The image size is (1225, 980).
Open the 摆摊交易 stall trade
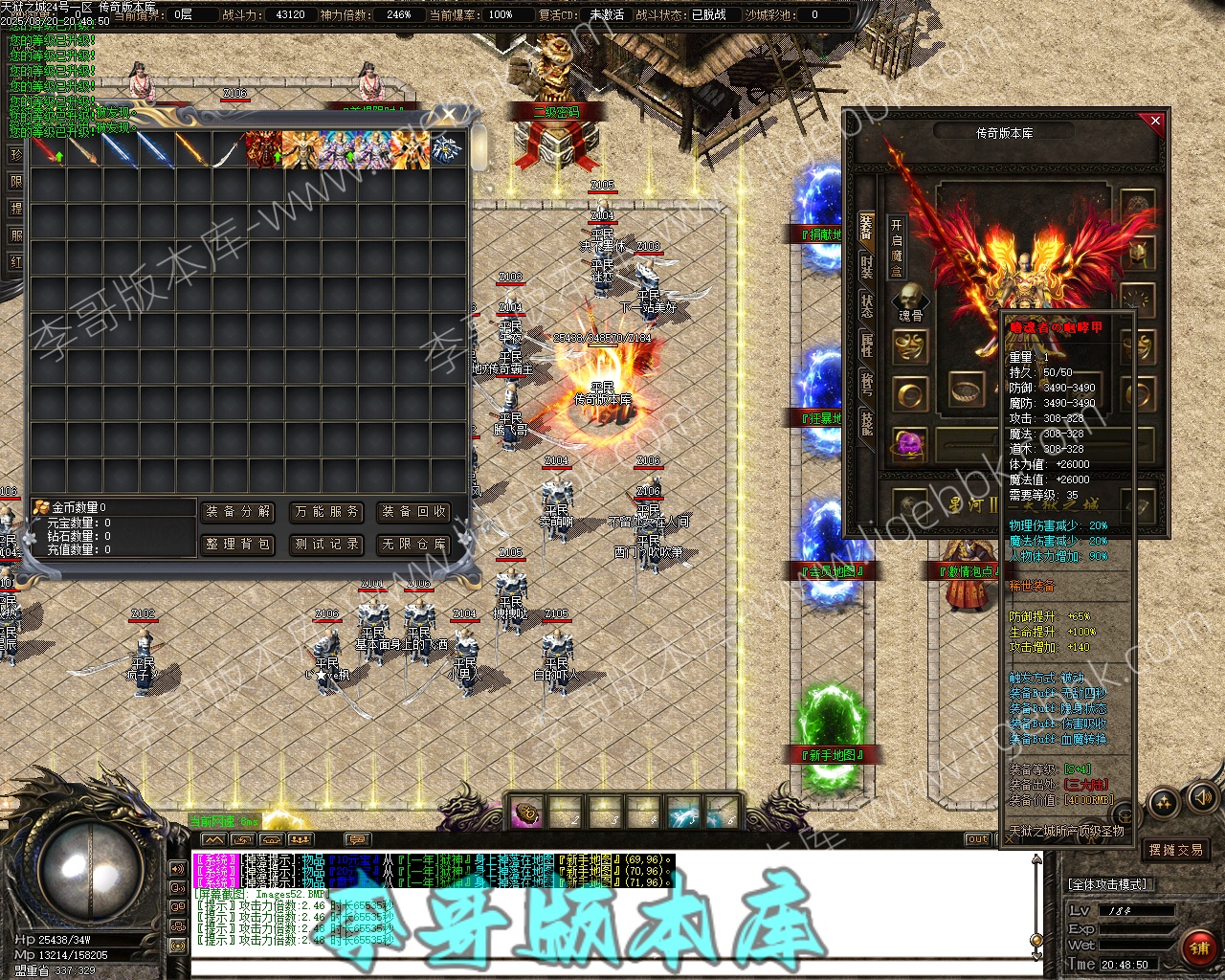click(1176, 850)
